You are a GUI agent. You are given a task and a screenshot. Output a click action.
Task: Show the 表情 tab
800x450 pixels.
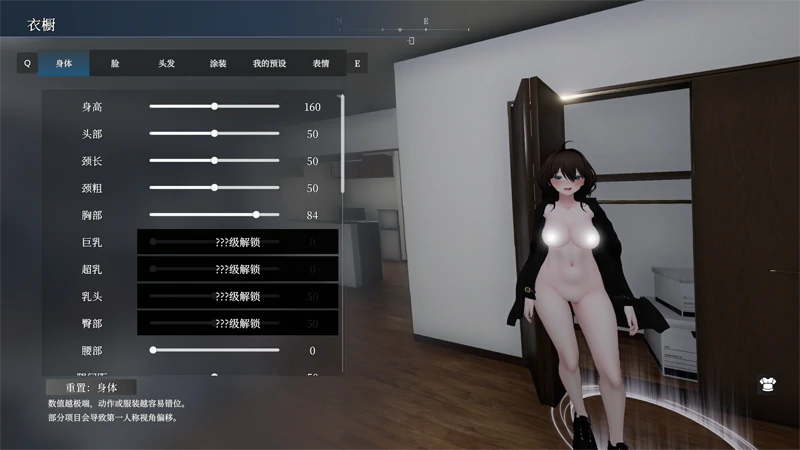320,63
